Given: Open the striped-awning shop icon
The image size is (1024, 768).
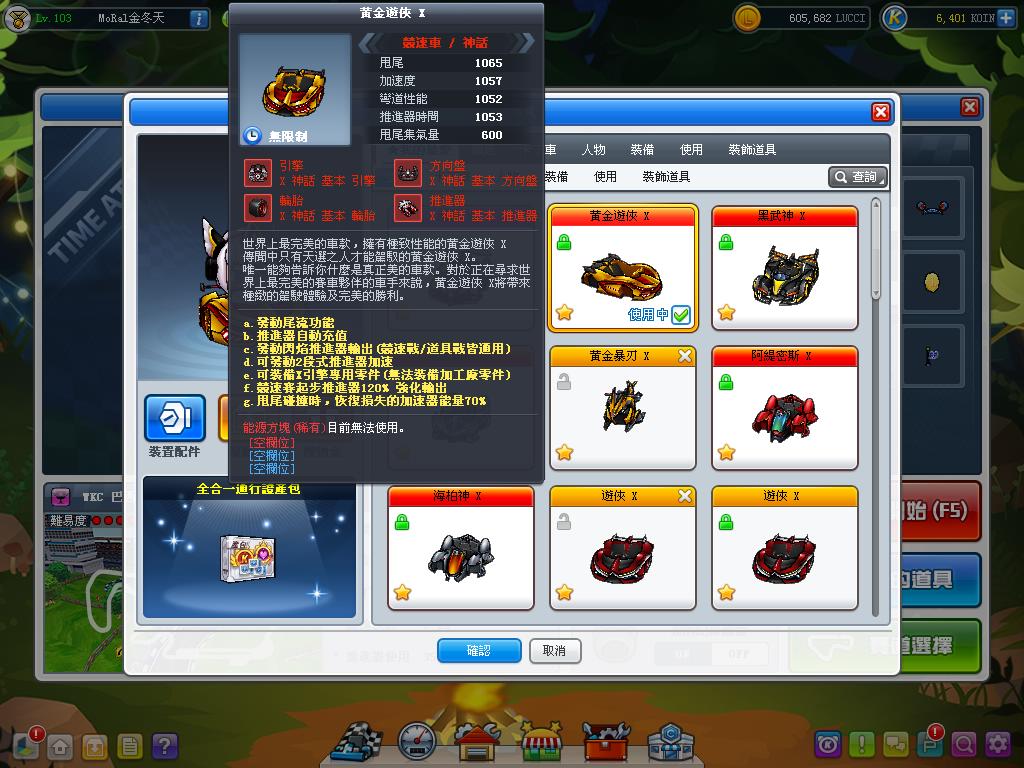Looking at the screenshot, I should click(541, 742).
